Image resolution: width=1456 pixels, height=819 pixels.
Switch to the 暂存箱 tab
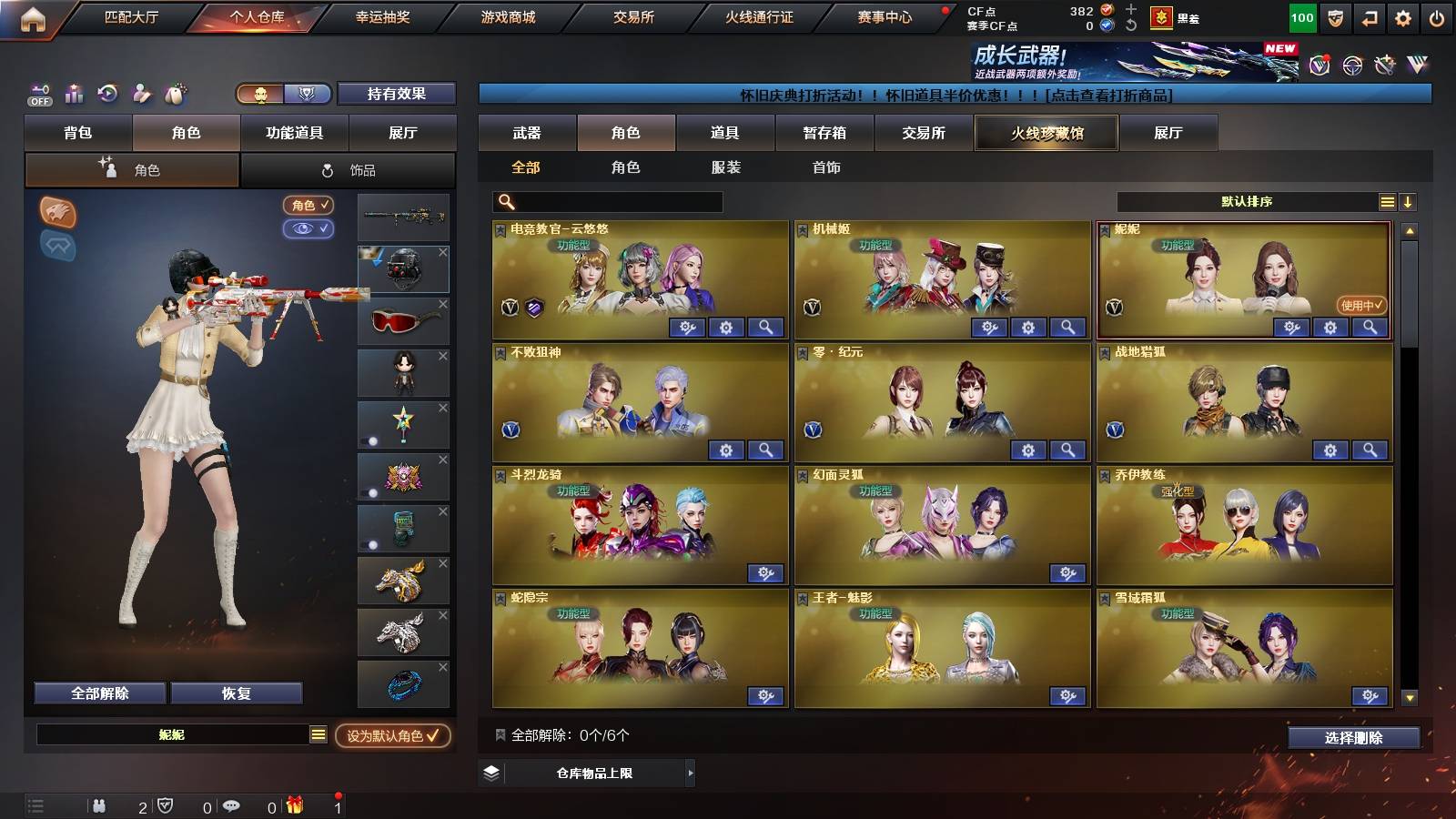coord(823,133)
